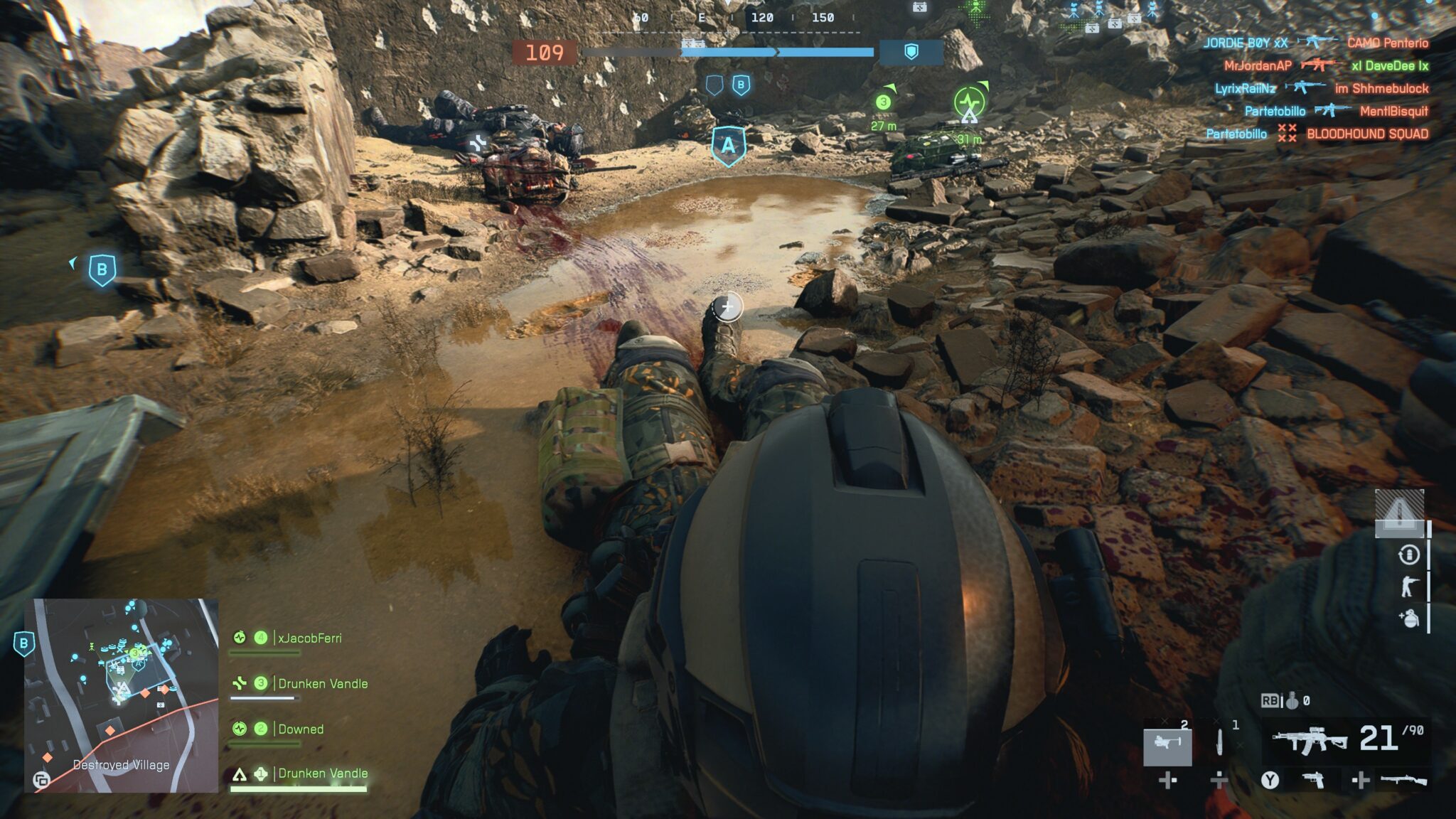This screenshot has width=1456, height=819.
Task: Select the gadget slot numbered 1
Action: coord(1220,742)
